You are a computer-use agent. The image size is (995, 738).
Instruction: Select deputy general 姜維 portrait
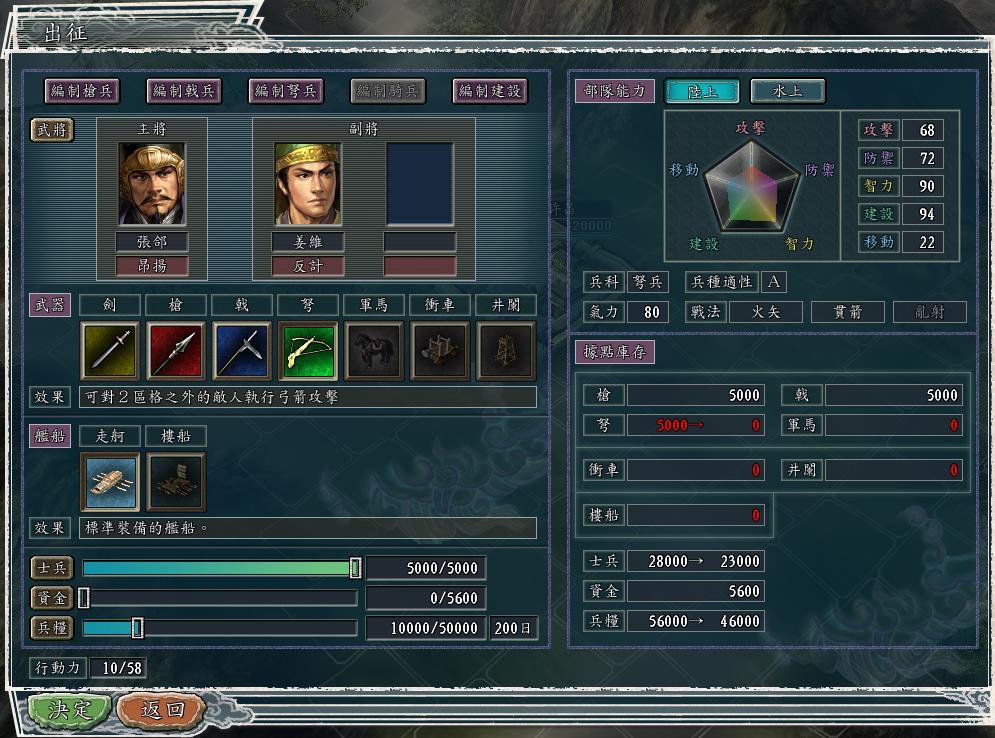[x=308, y=184]
